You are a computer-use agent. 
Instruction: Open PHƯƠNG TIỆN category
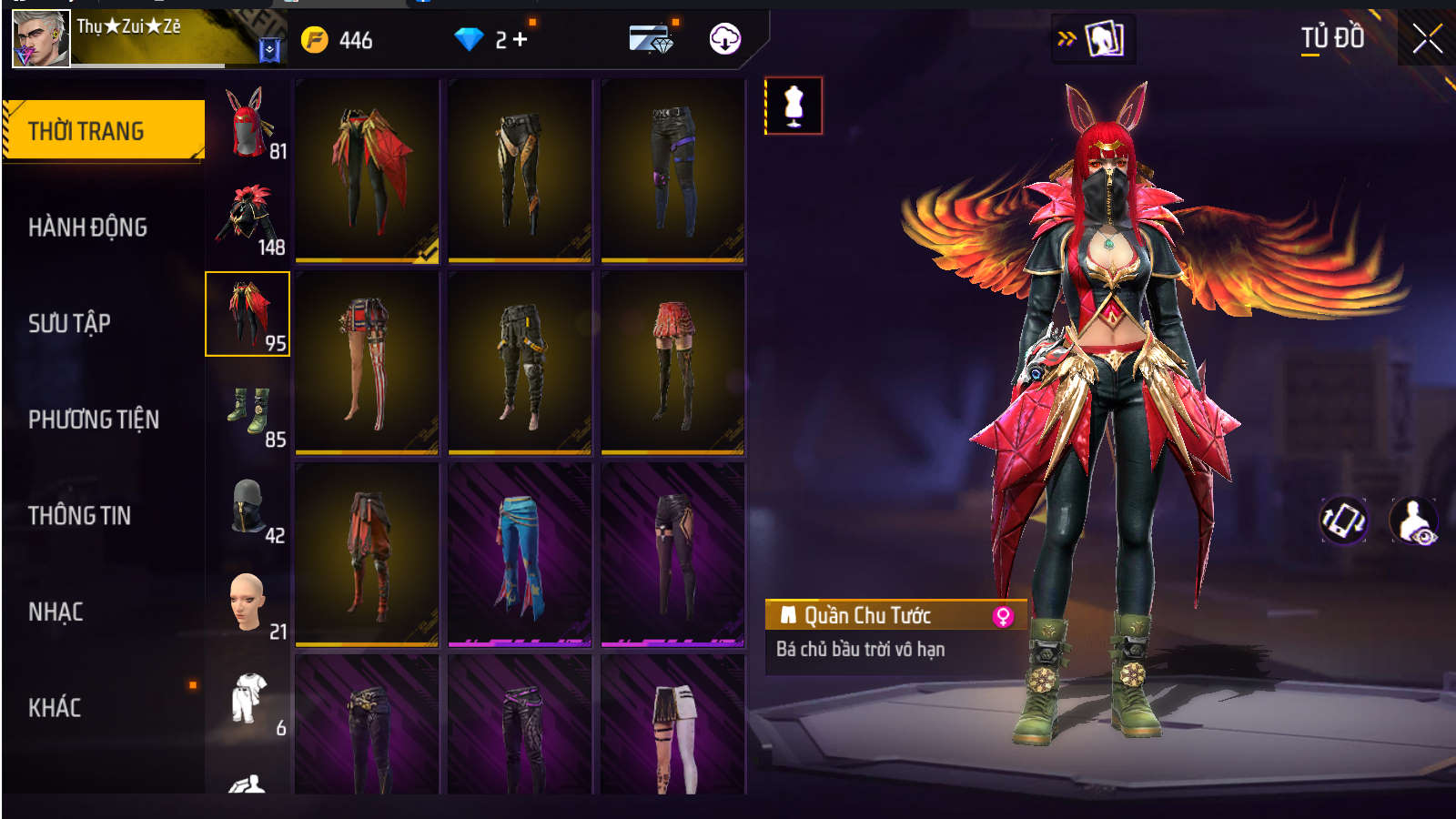tap(94, 420)
